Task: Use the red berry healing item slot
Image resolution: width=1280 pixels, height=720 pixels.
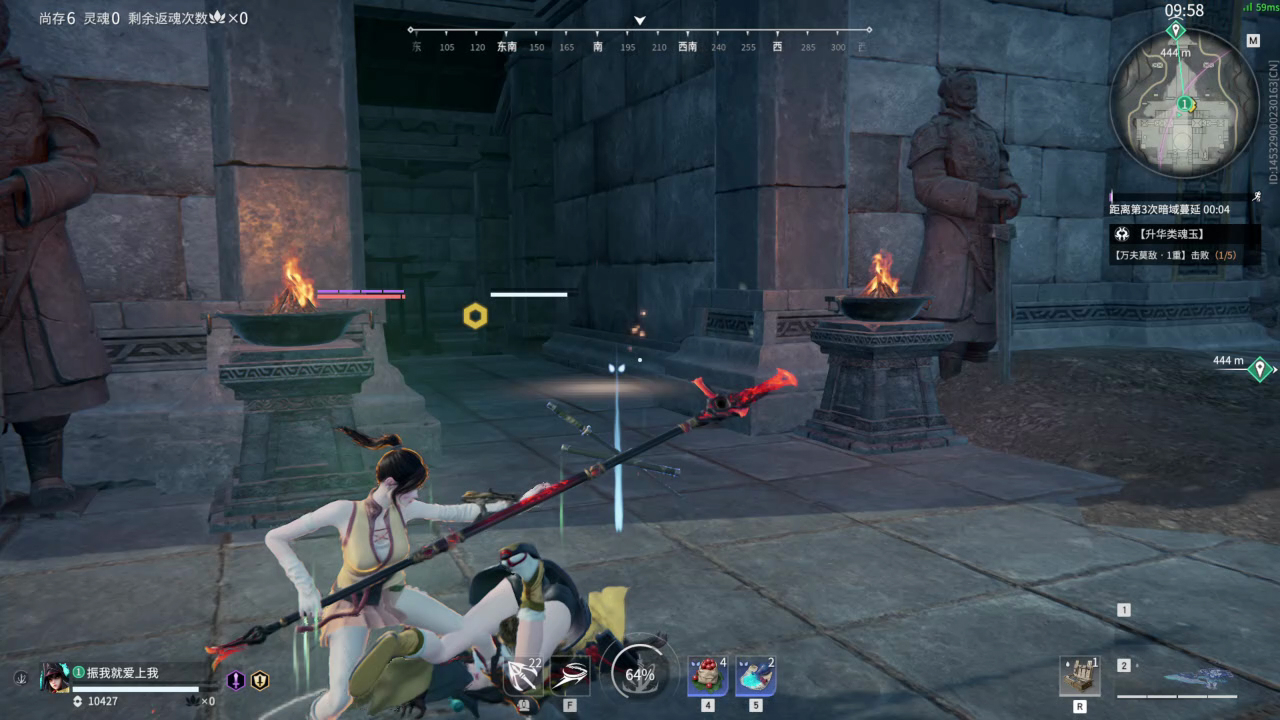Action: click(x=707, y=677)
